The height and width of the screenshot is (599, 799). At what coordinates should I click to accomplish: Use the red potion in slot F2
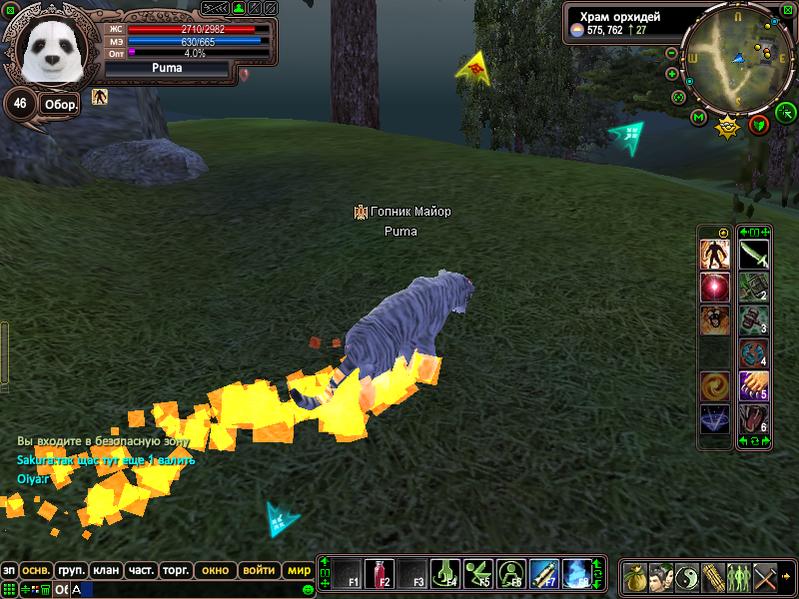coord(378,574)
